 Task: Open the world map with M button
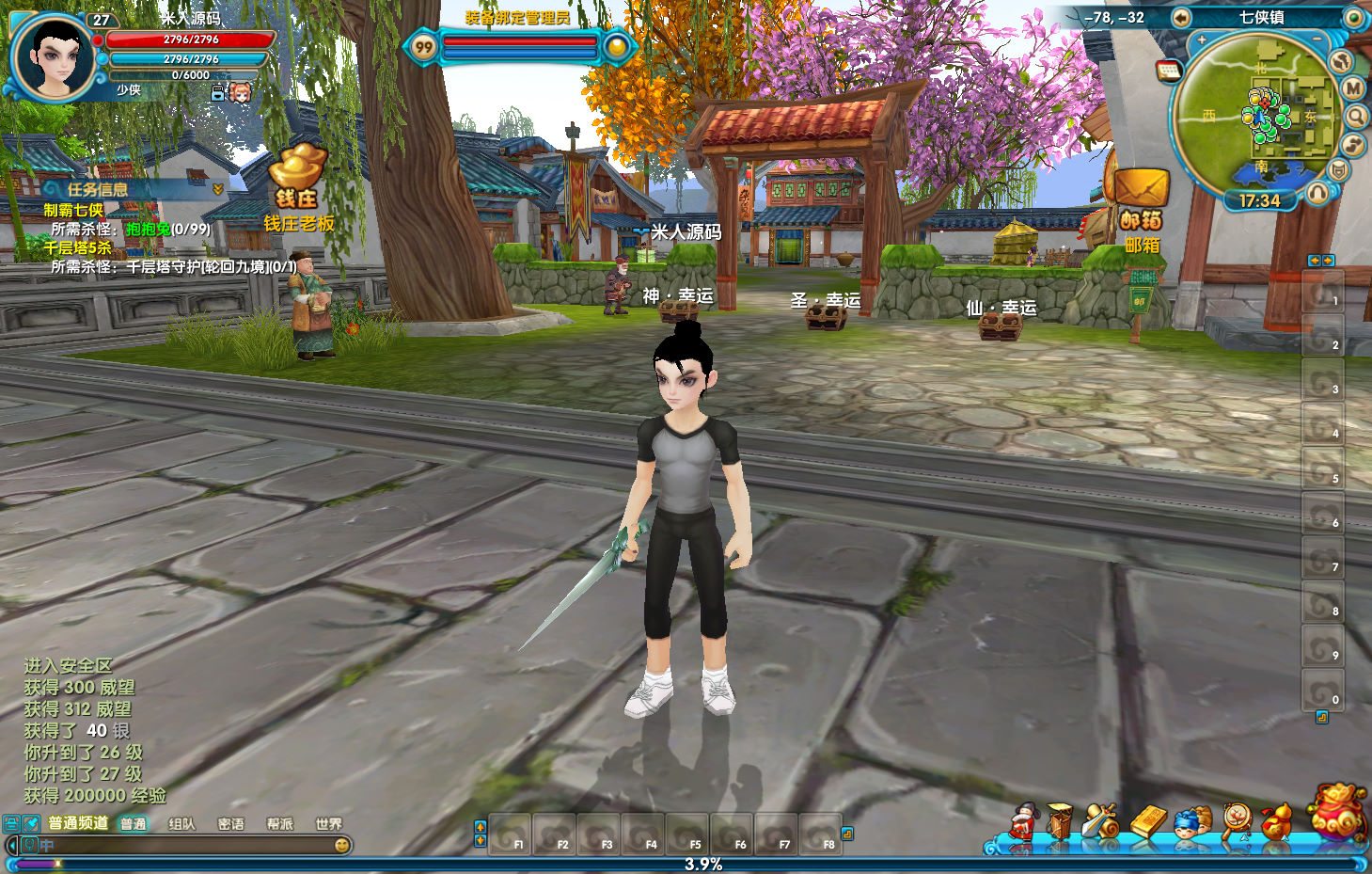pyautogui.click(x=1352, y=88)
